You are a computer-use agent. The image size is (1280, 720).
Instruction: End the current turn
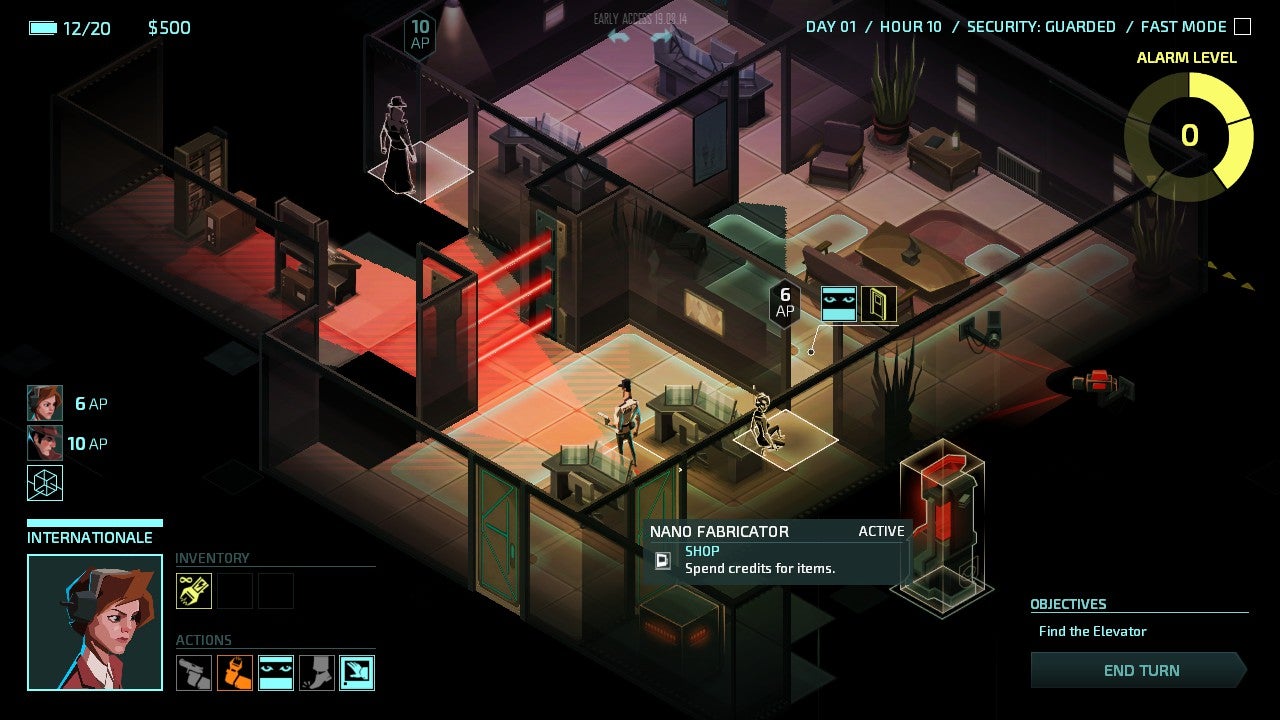pos(1139,670)
